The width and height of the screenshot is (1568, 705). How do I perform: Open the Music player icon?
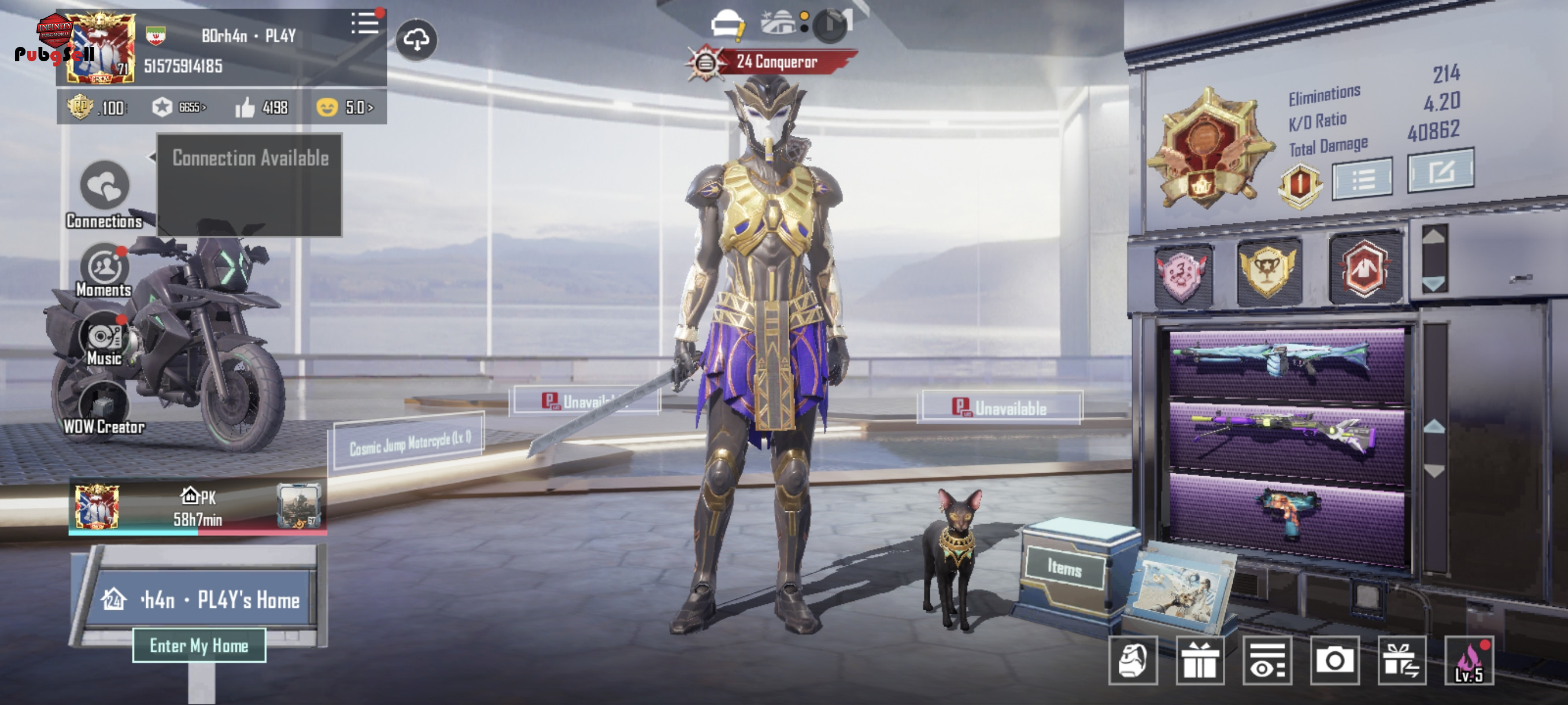(104, 337)
